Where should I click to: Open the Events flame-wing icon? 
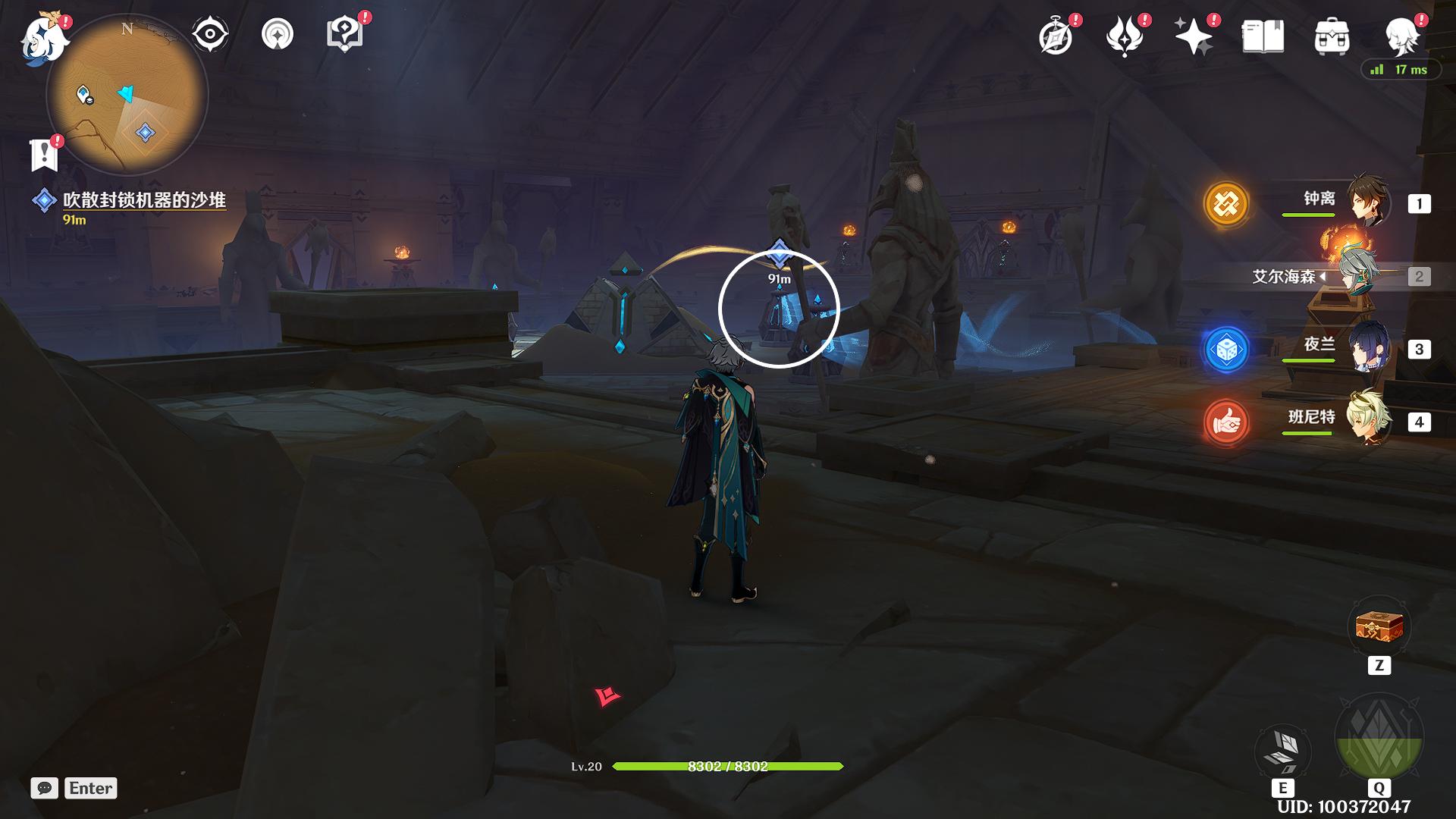[1125, 36]
